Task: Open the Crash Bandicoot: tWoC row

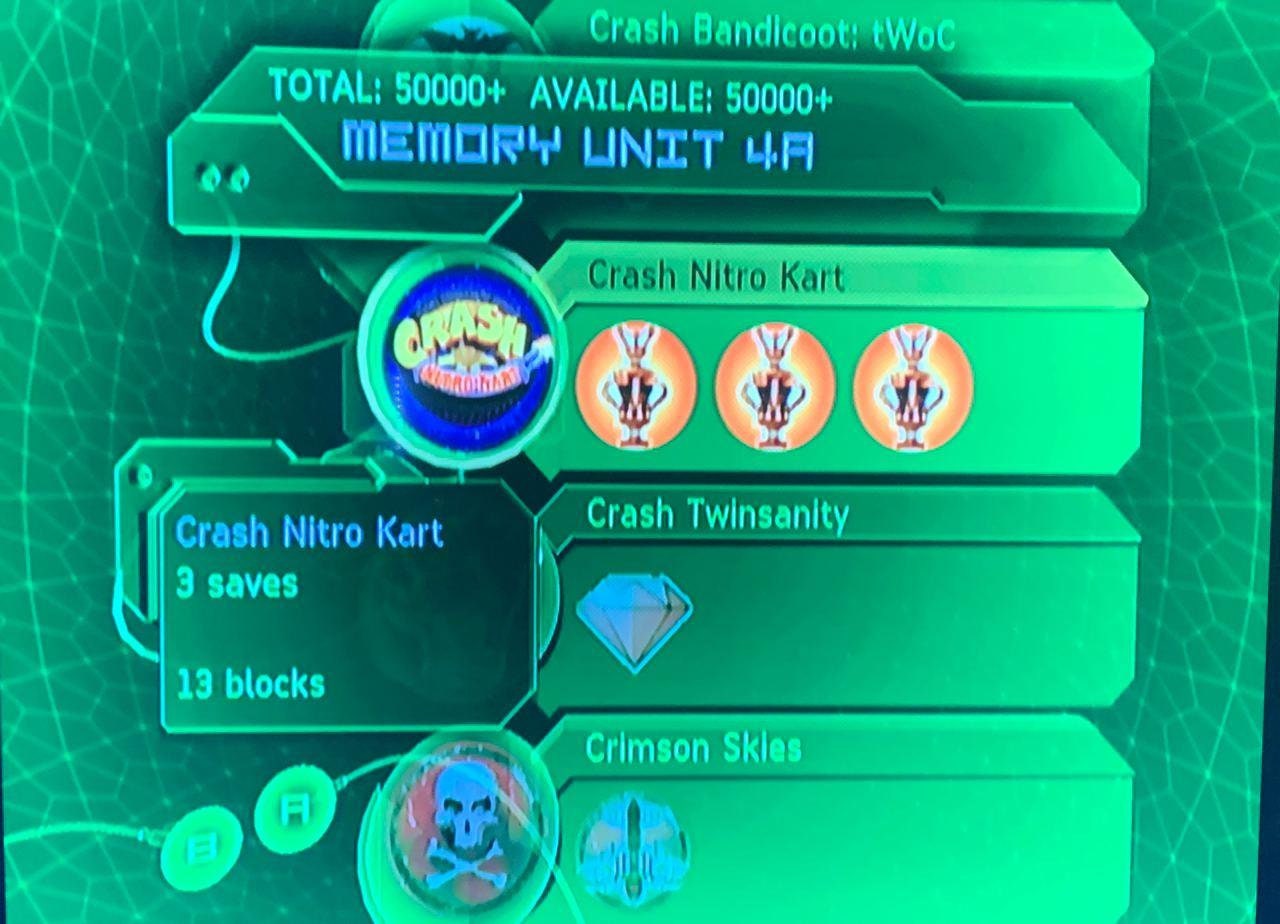Action: tap(771, 32)
